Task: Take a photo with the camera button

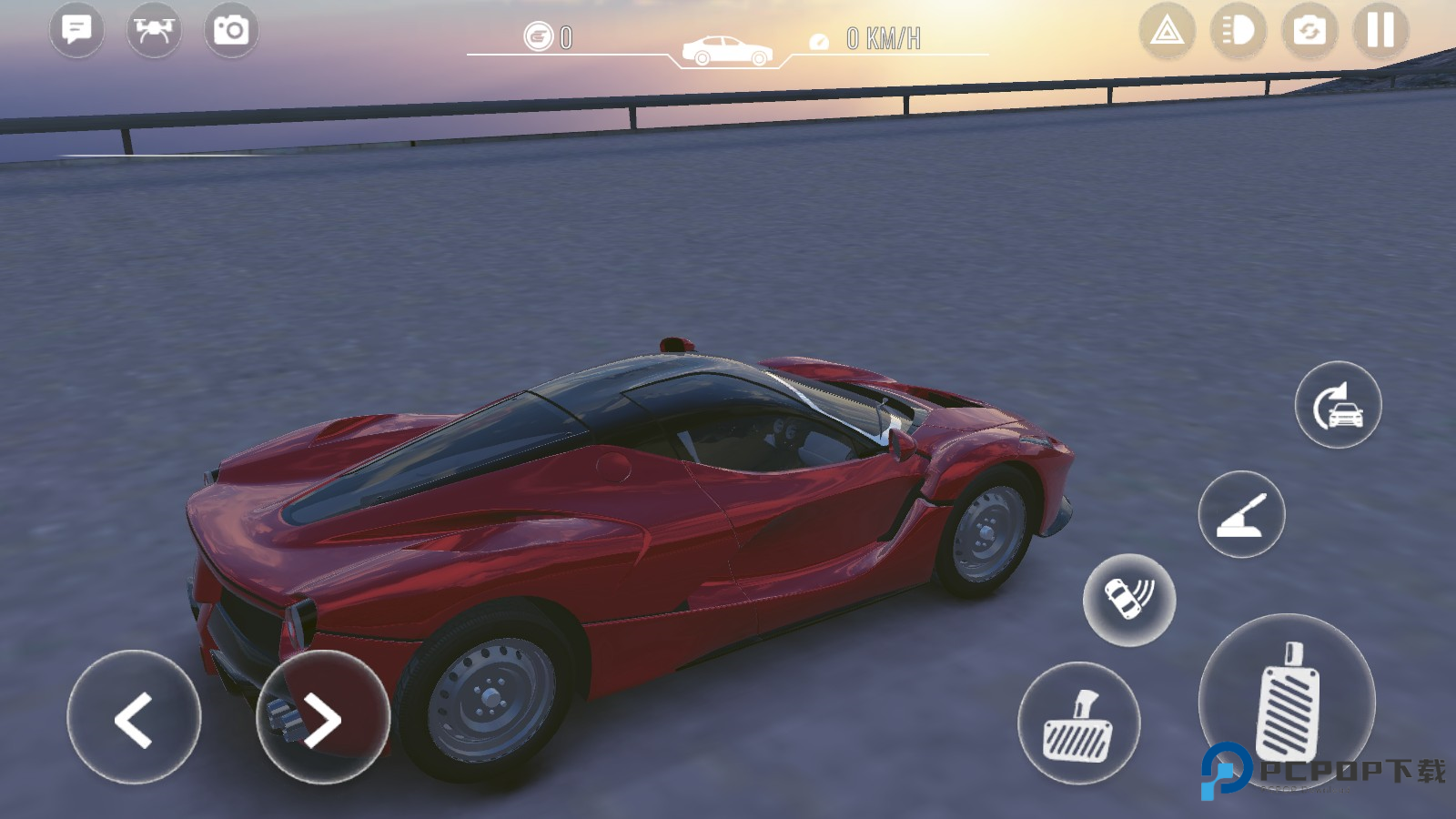Action: point(231,30)
